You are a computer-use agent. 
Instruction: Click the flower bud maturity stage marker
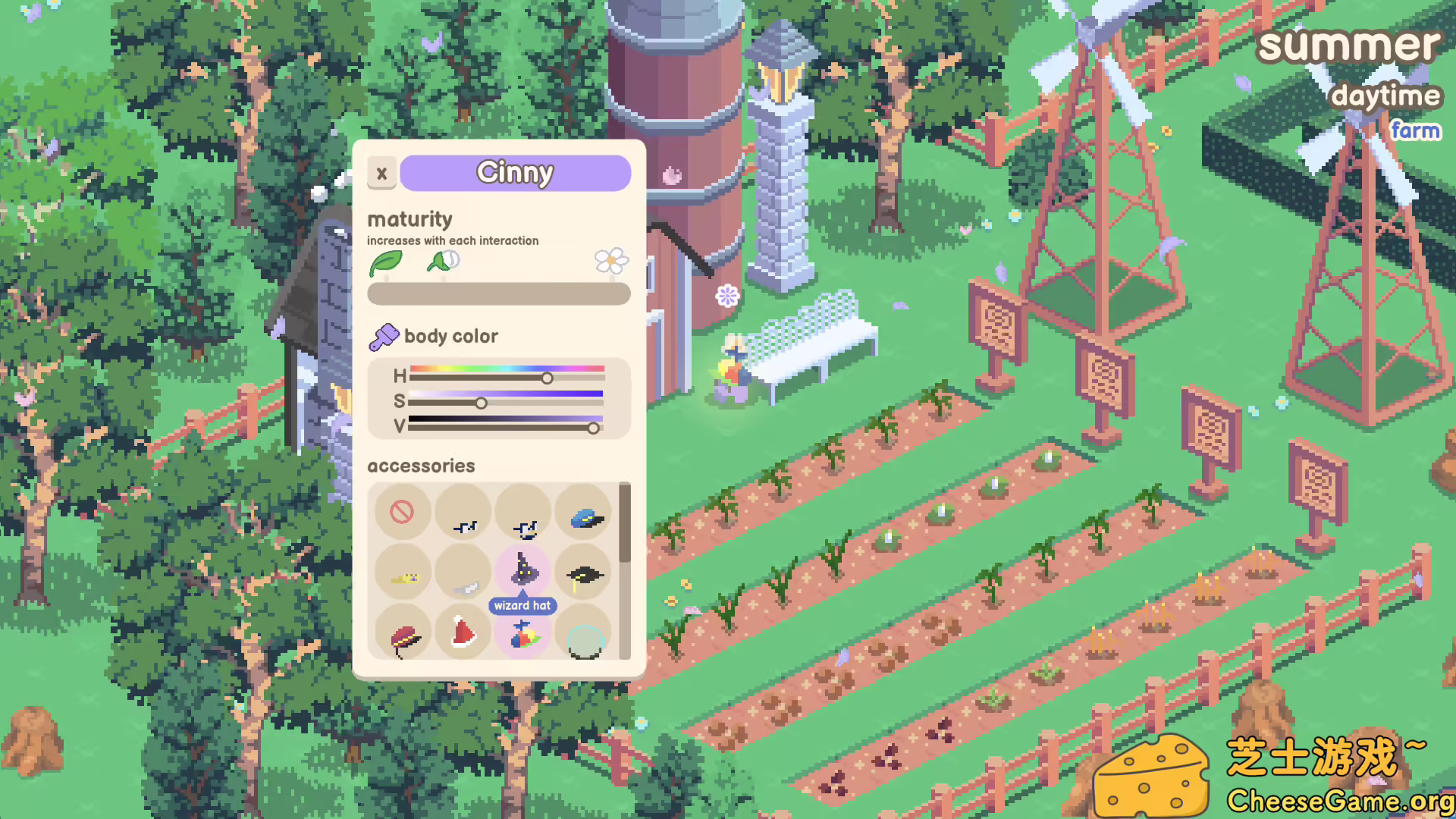(443, 261)
